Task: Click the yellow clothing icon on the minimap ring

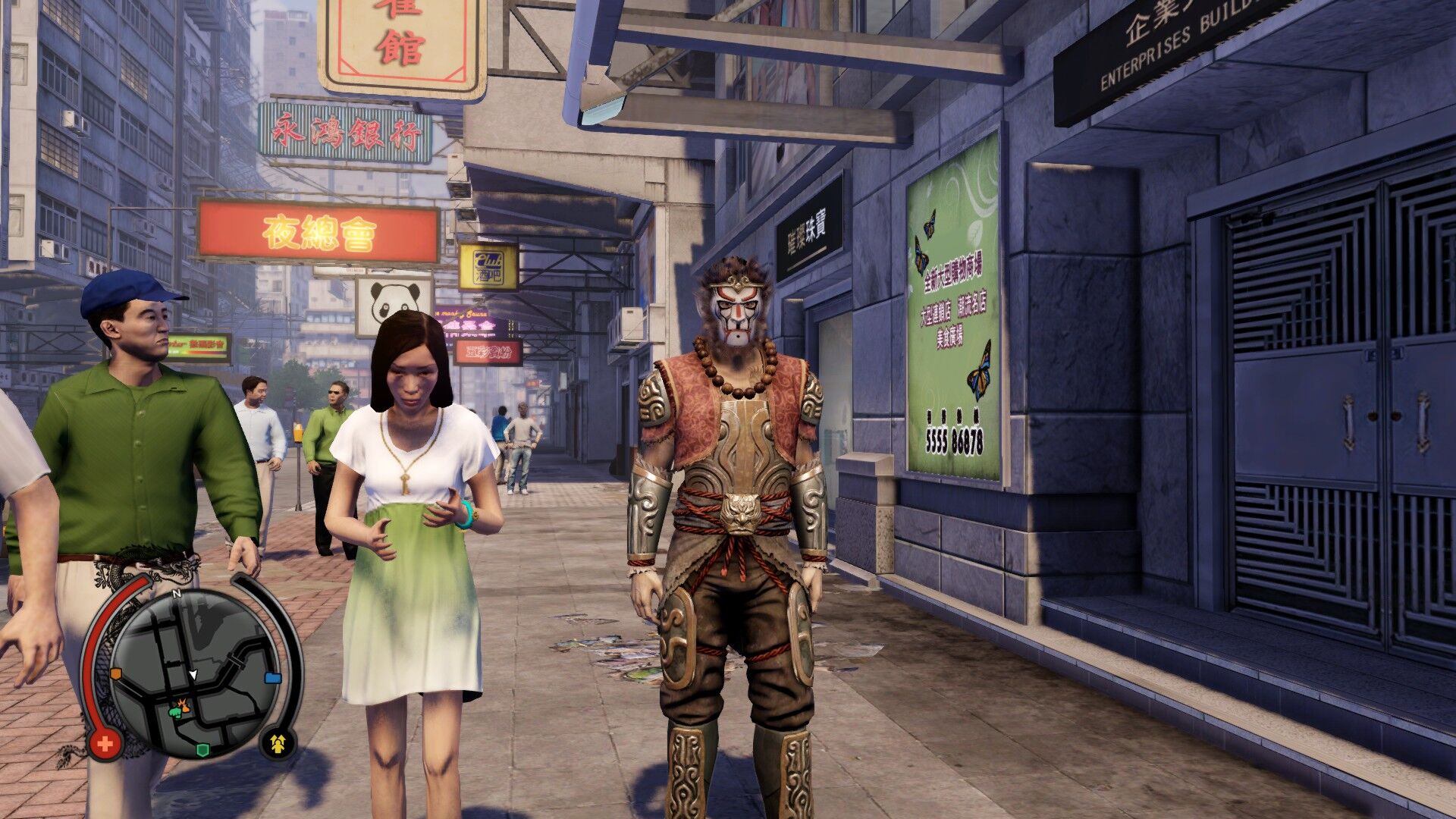Action: pos(278,743)
